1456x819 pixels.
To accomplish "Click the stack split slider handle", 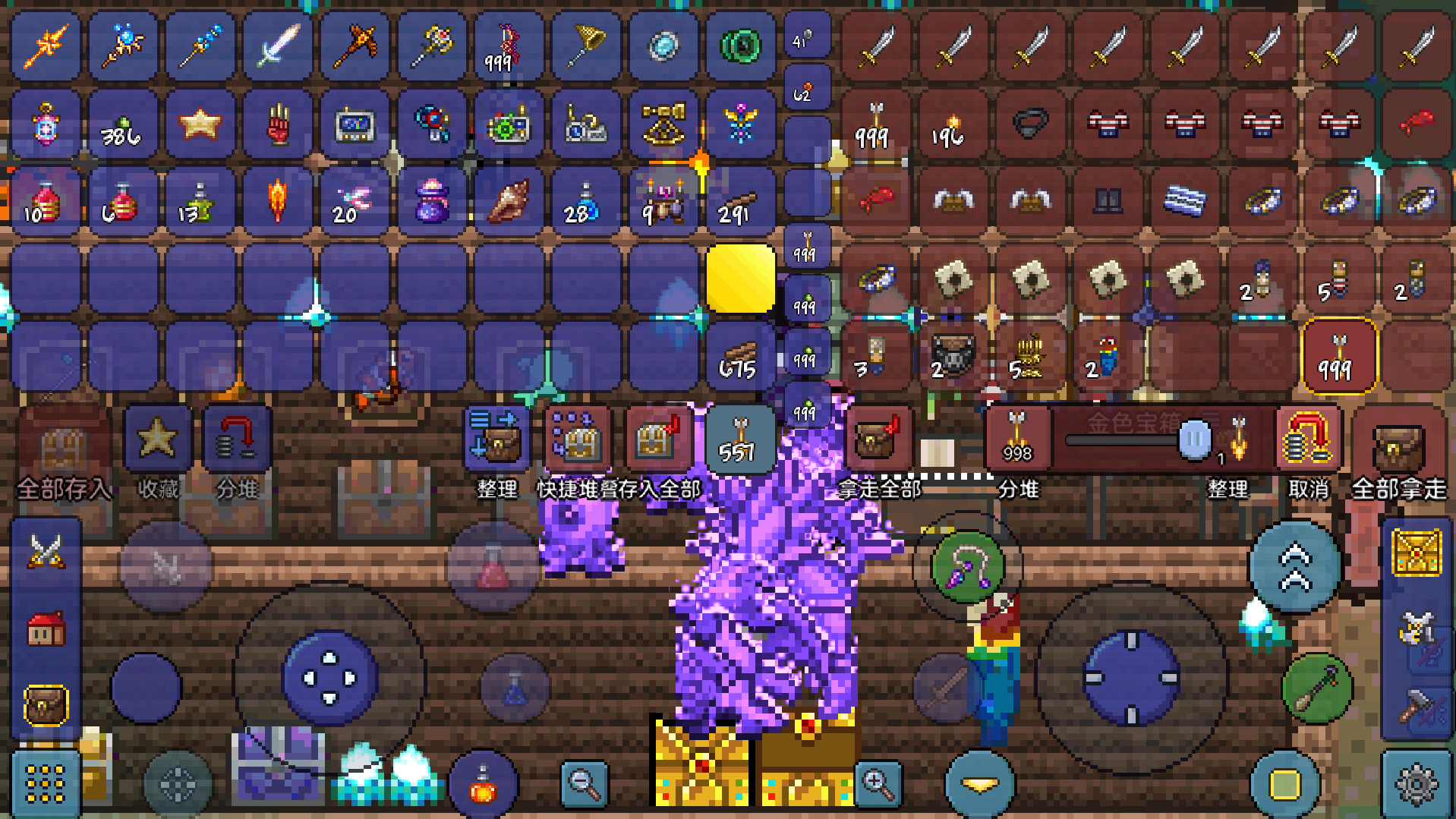I will 1194,439.
